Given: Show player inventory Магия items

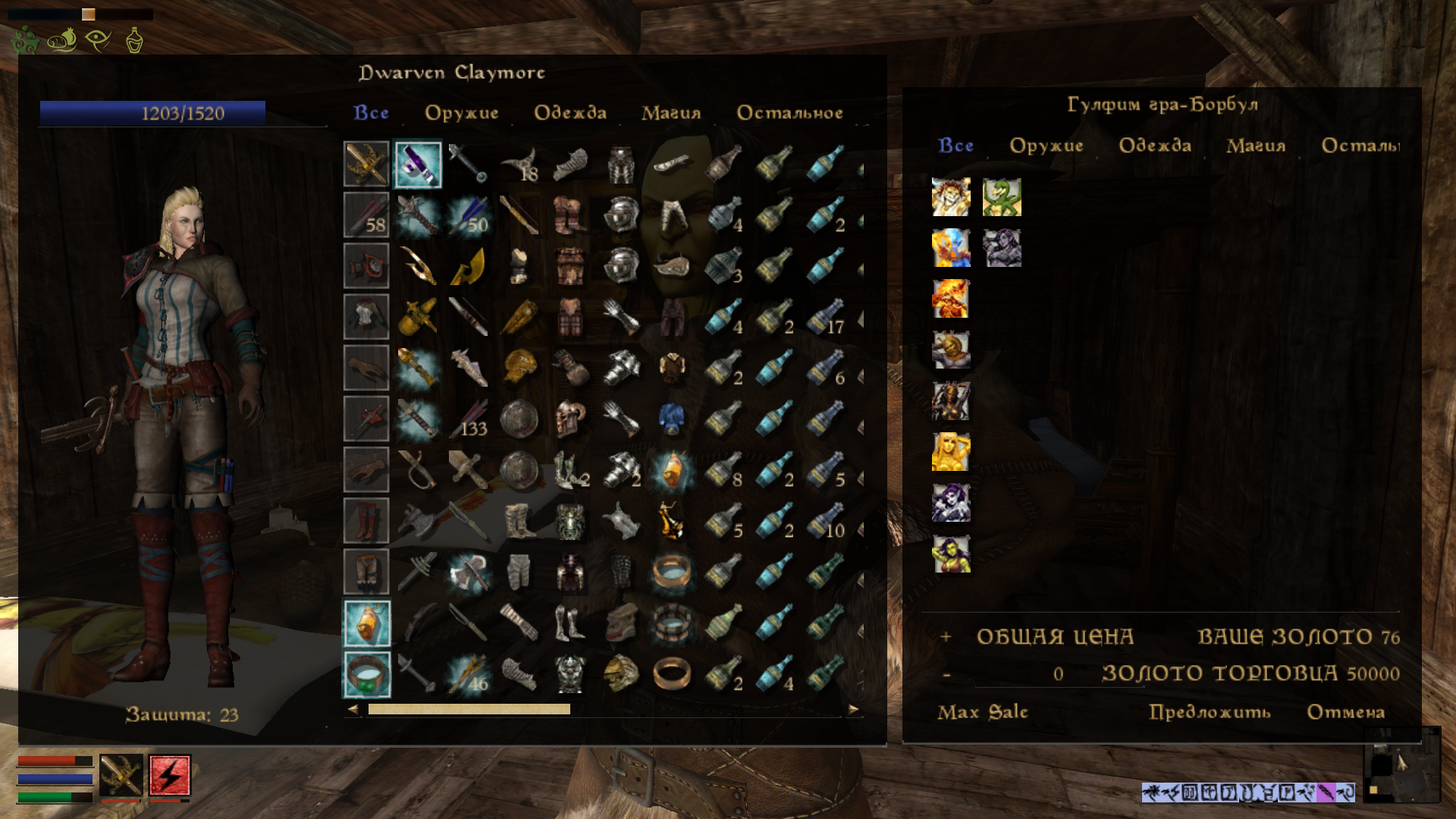Looking at the screenshot, I should click(x=671, y=113).
